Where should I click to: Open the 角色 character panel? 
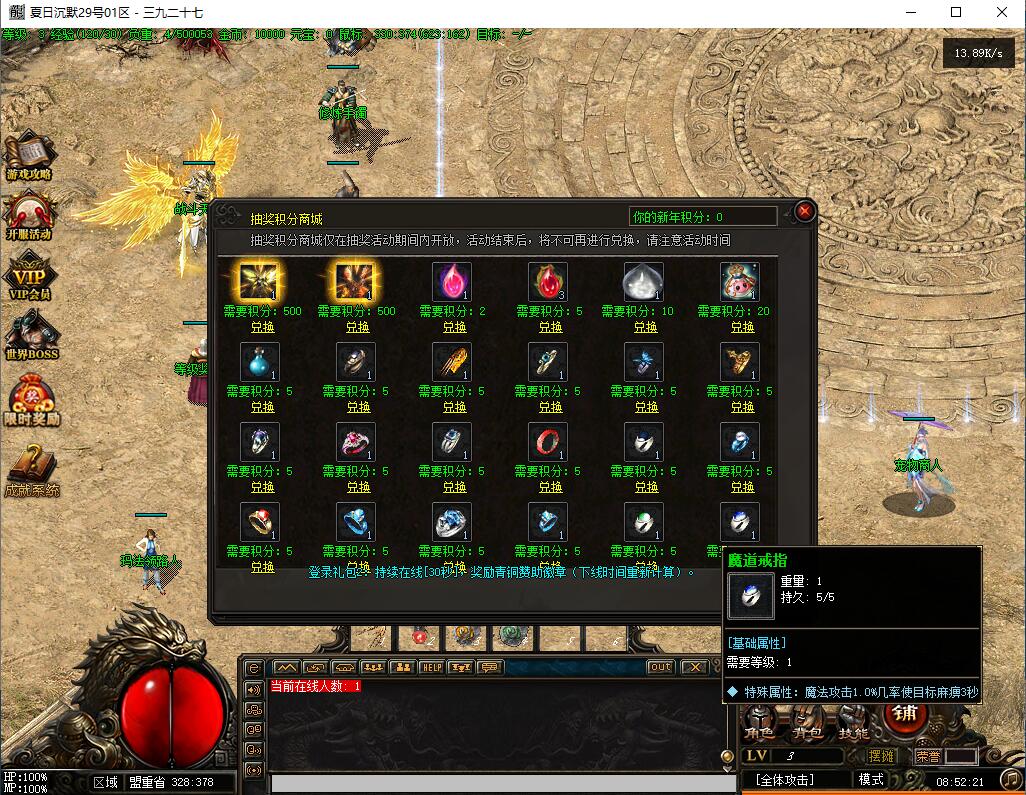[x=760, y=733]
